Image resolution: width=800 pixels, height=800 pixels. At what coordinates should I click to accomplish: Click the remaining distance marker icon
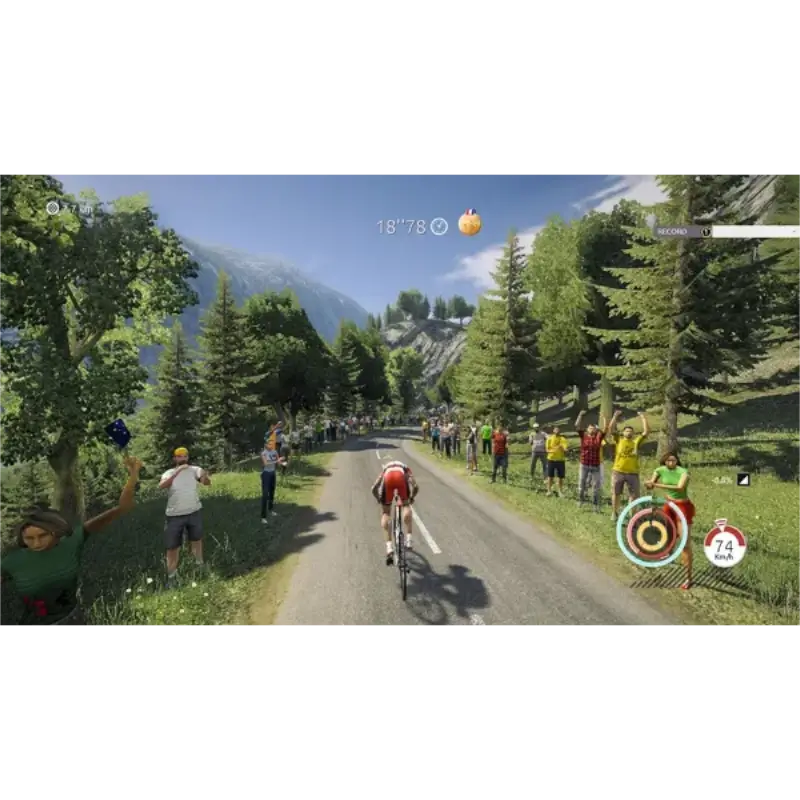(x=53, y=208)
